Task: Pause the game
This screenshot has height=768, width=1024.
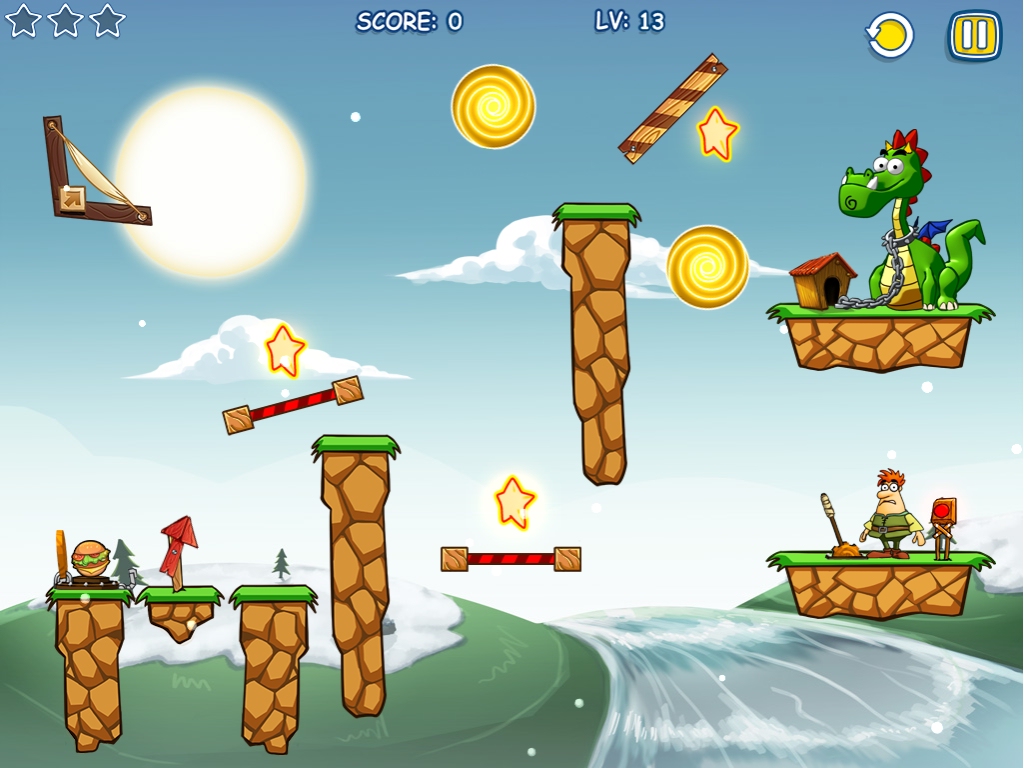Action: pyautogui.click(x=974, y=36)
